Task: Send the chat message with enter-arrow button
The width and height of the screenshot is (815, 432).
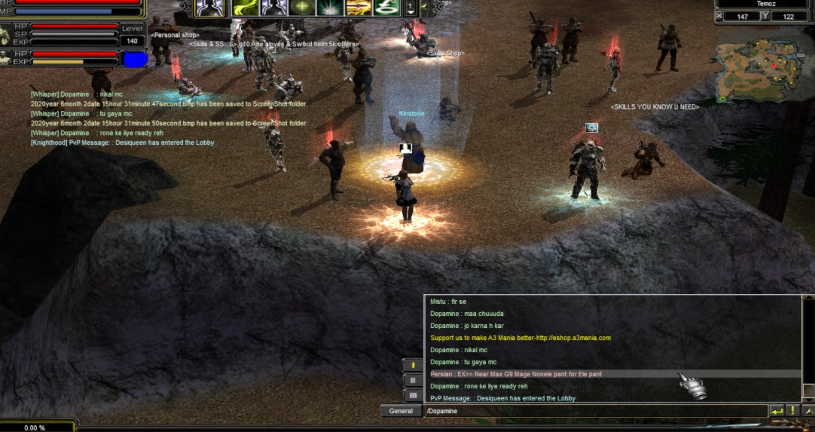Action: coord(777,411)
